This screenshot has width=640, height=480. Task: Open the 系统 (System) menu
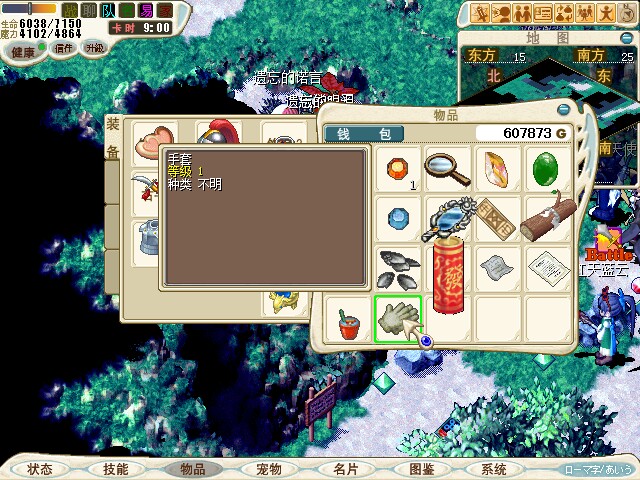(493, 469)
